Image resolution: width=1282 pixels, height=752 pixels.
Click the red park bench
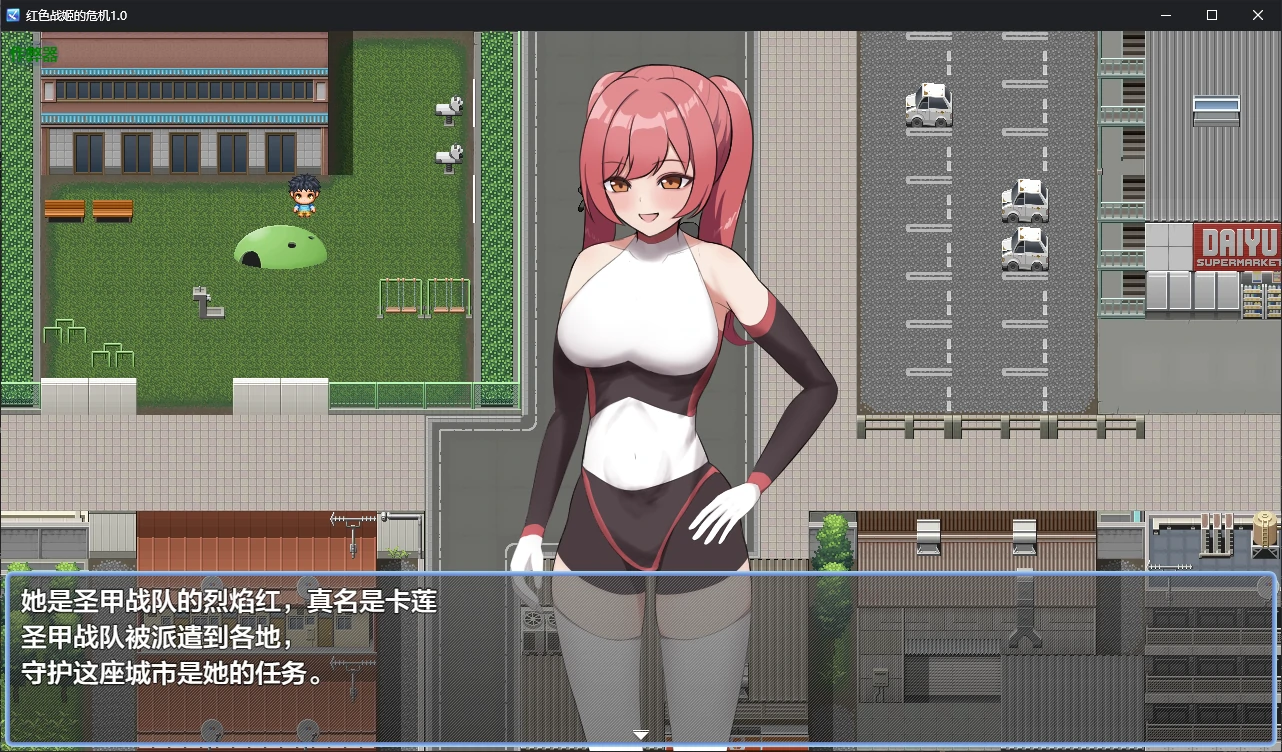click(64, 210)
